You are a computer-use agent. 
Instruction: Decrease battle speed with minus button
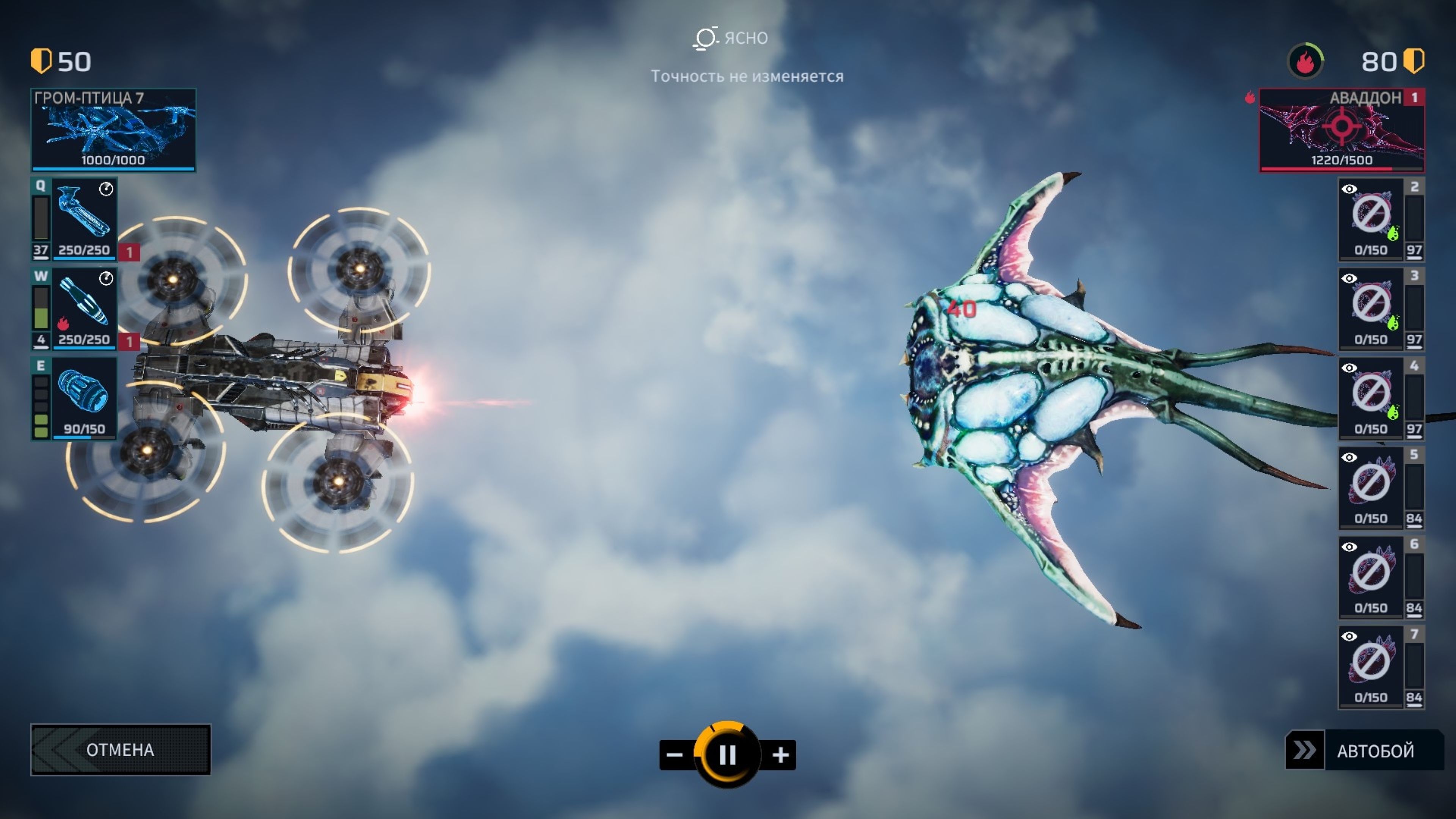coord(675,755)
